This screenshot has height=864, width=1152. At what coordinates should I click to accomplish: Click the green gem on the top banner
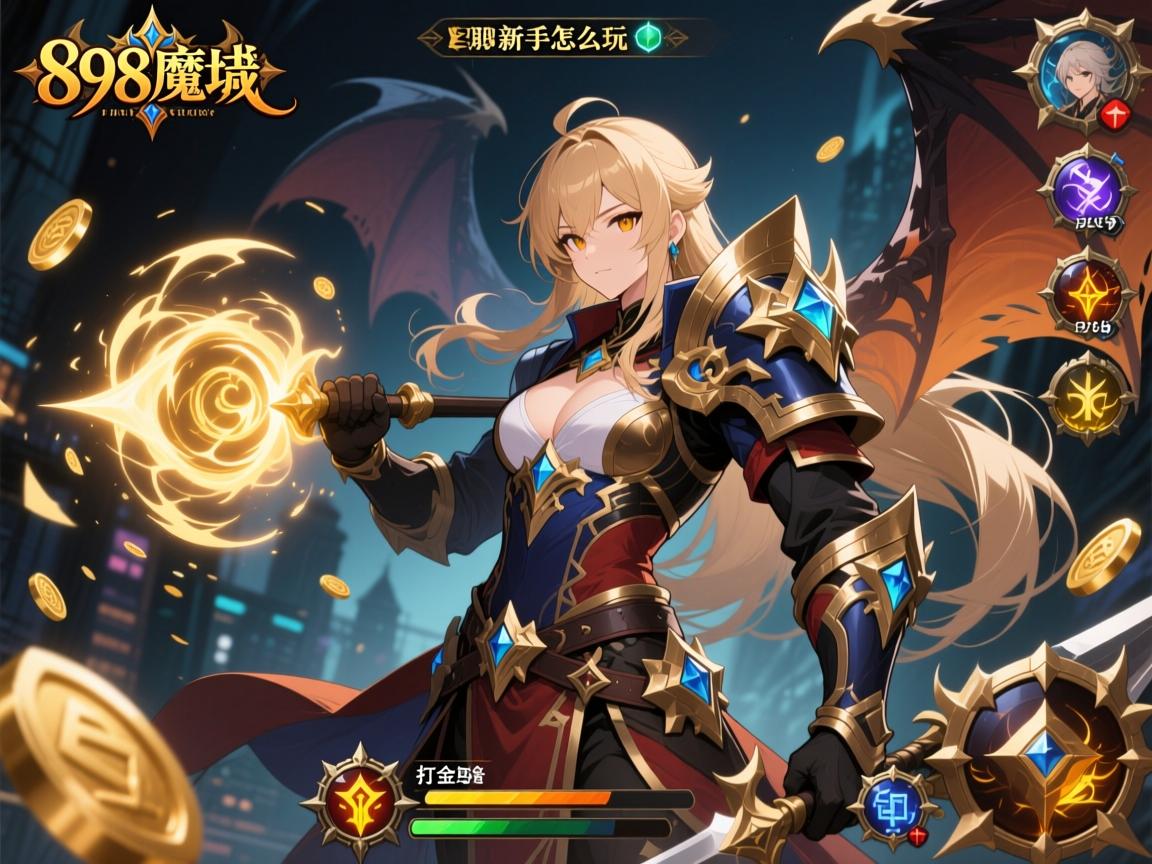(647, 38)
